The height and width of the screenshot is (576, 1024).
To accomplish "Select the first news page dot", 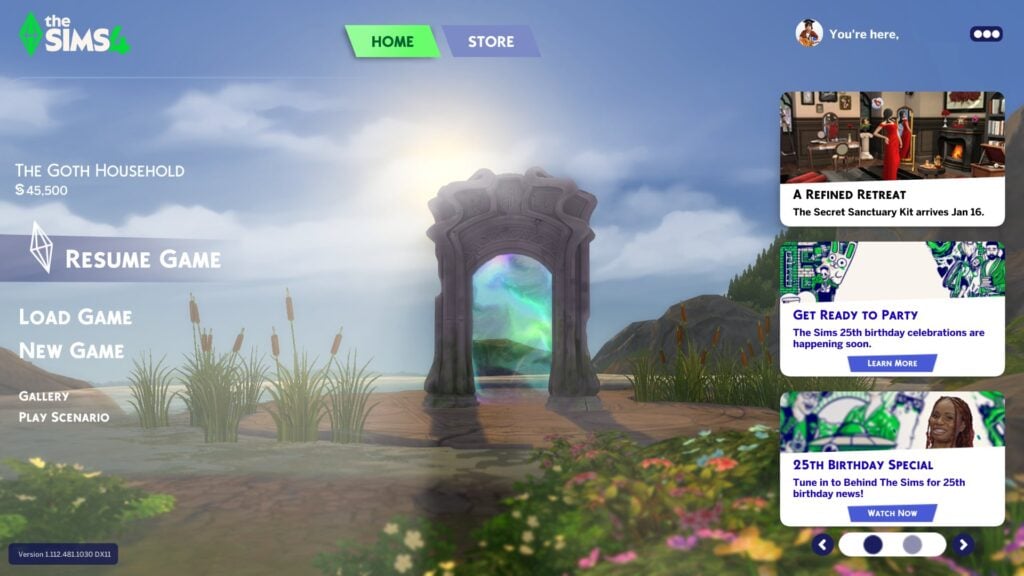I will point(873,545).
